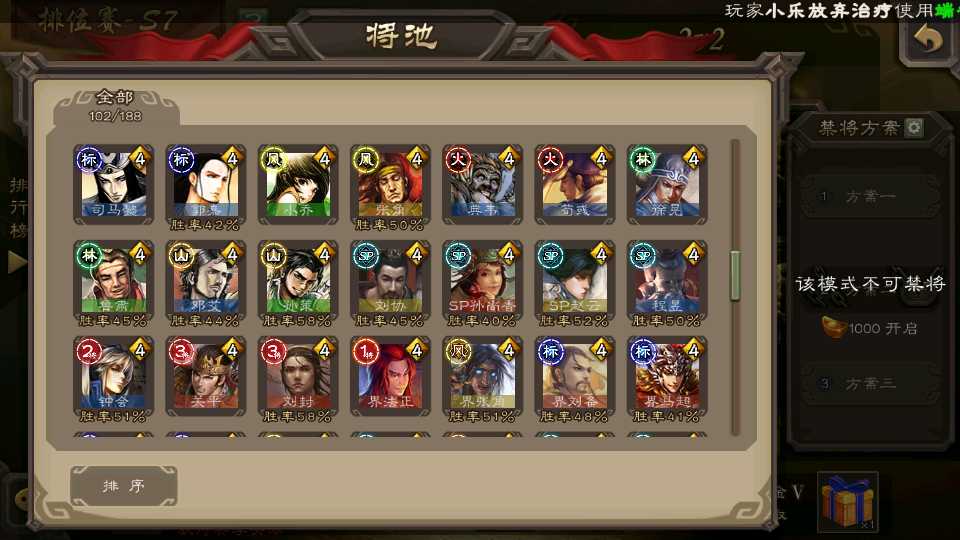Select the 小乔 hero card
Viewport: 960px width, 540px height.
coord(297,185)
